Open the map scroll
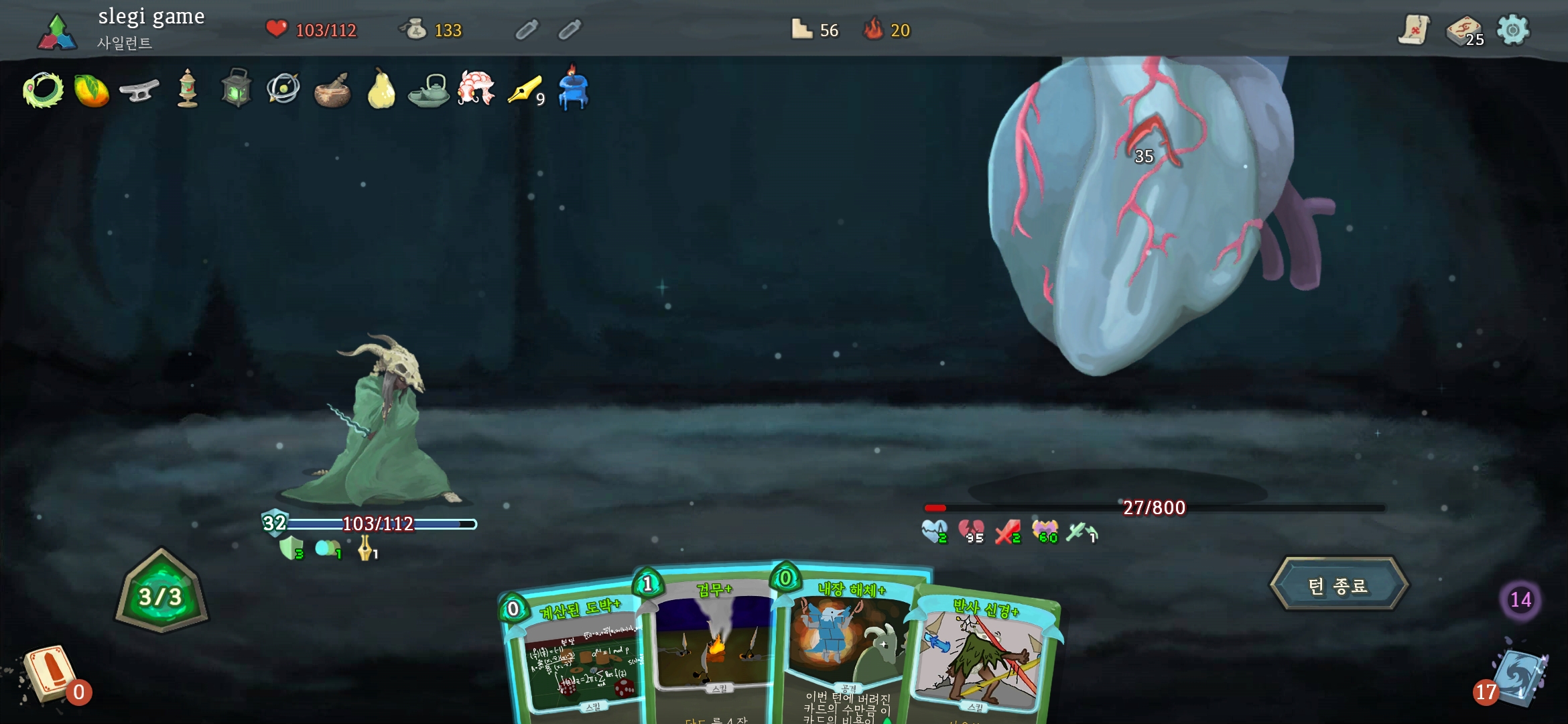 [x=1414, y=29]
